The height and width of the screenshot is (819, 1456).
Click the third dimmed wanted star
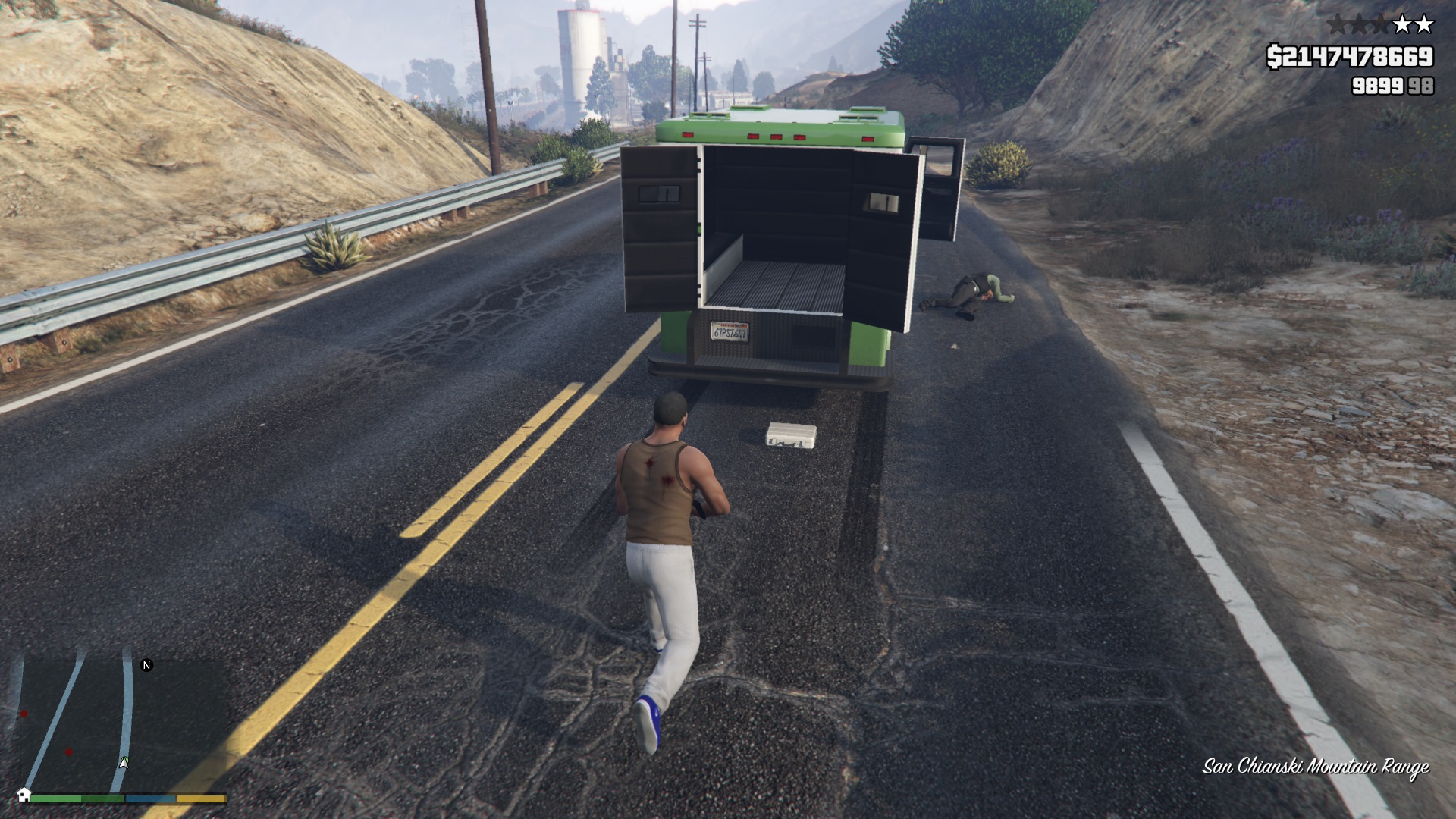(x=1380, y=24)
